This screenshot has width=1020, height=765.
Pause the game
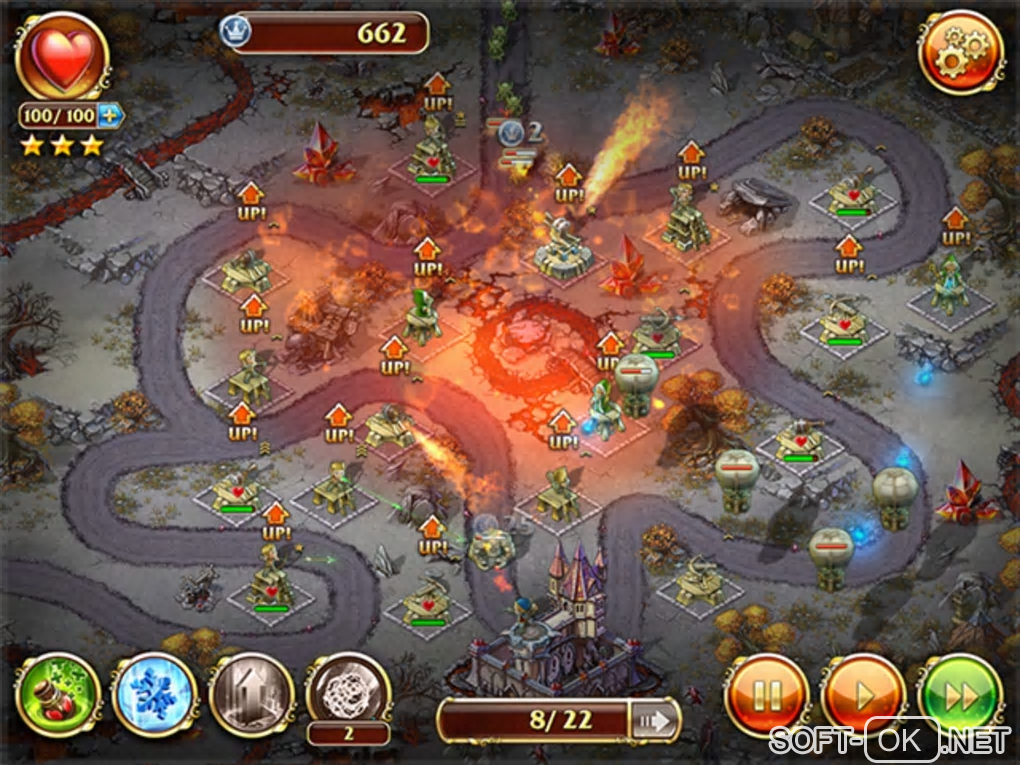click(x=767, y=694)
